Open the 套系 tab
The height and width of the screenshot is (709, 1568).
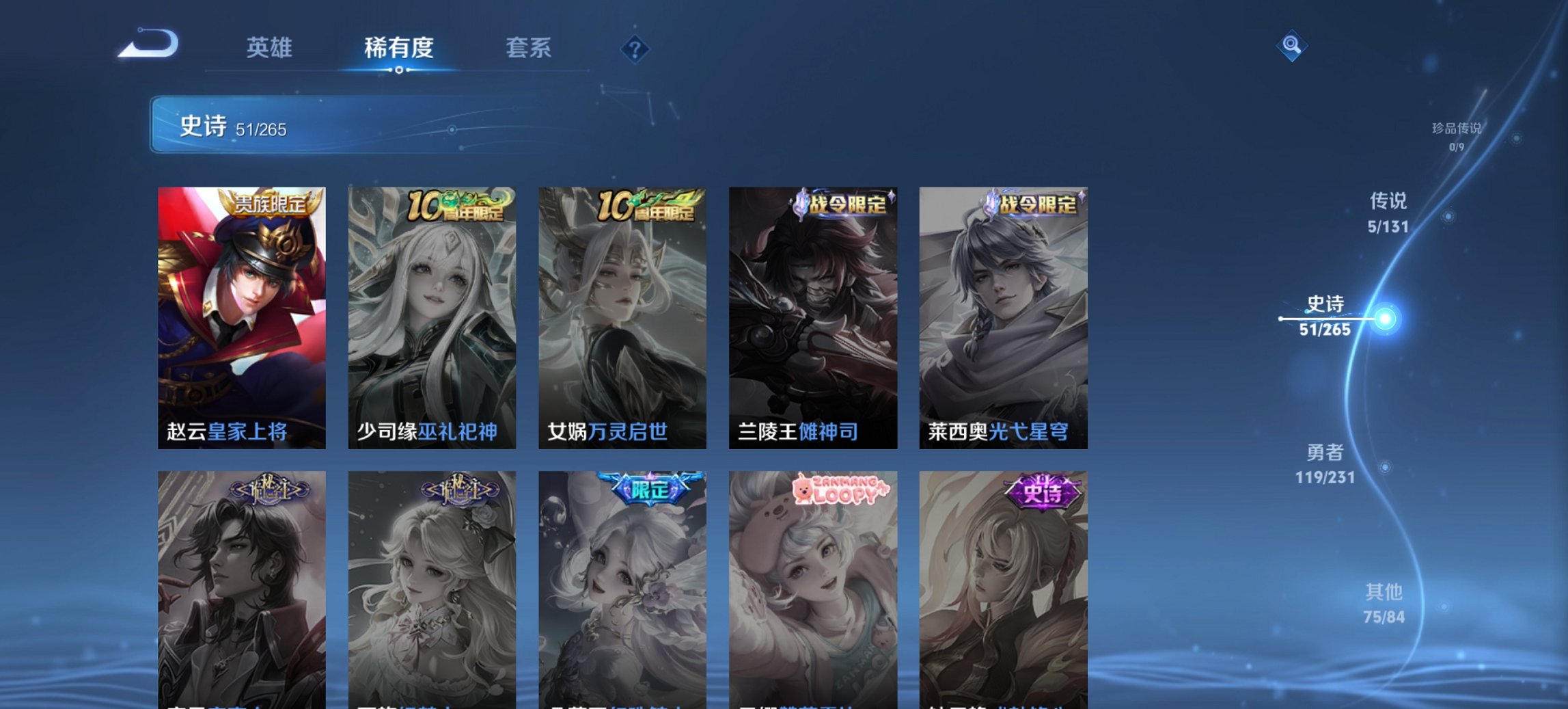[x=528, y=48]
